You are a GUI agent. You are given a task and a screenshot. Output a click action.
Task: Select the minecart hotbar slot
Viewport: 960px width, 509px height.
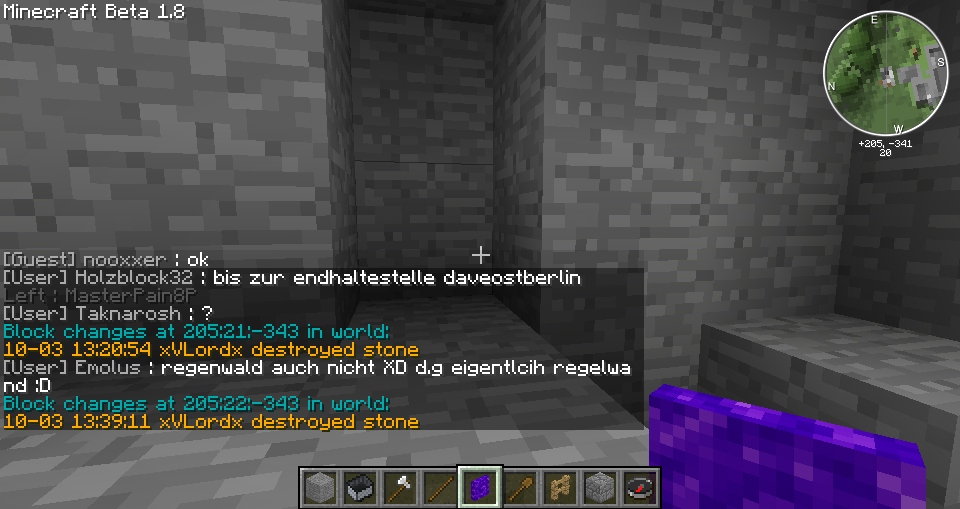pyautogui.click(x=359, y=487)
